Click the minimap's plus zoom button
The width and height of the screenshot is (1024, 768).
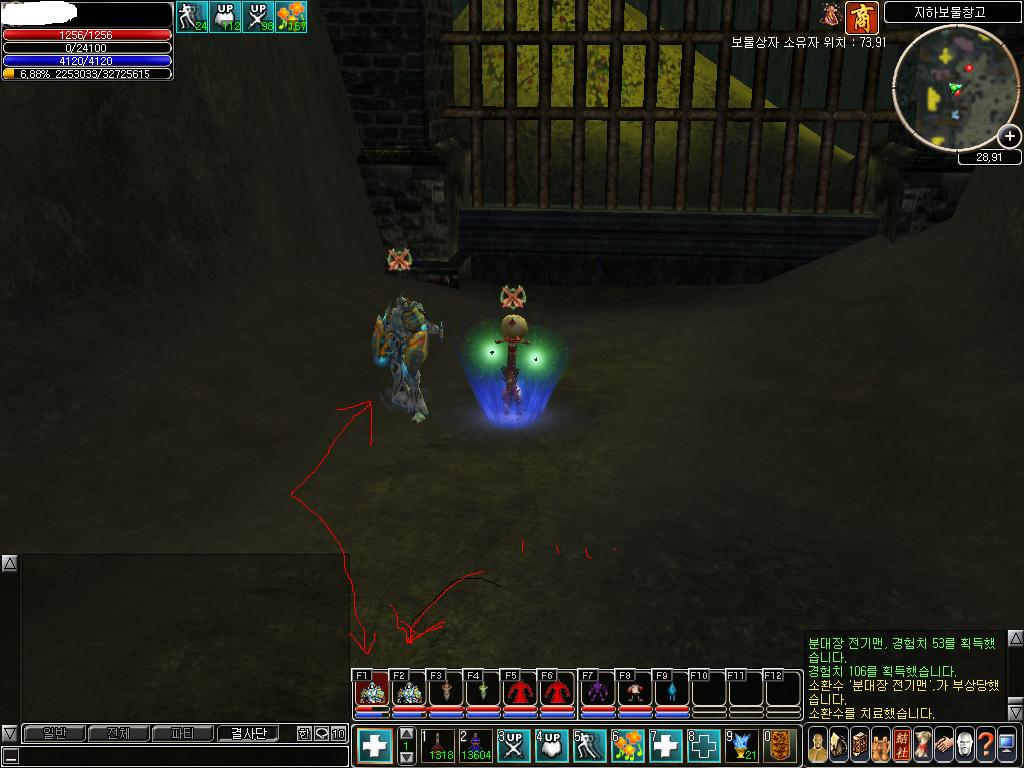tap(1010, 137)
